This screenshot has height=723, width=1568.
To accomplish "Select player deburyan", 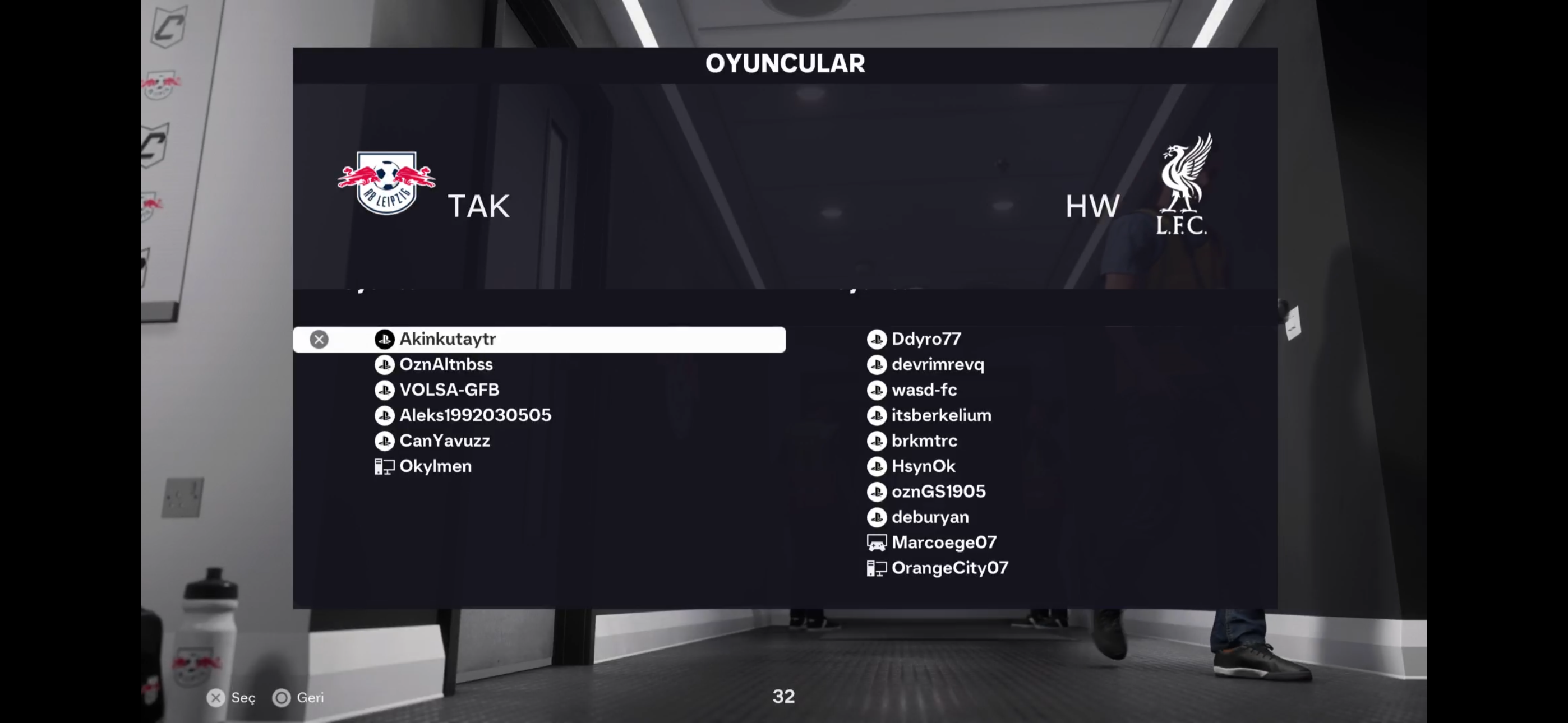I will (x=930, y=517).
